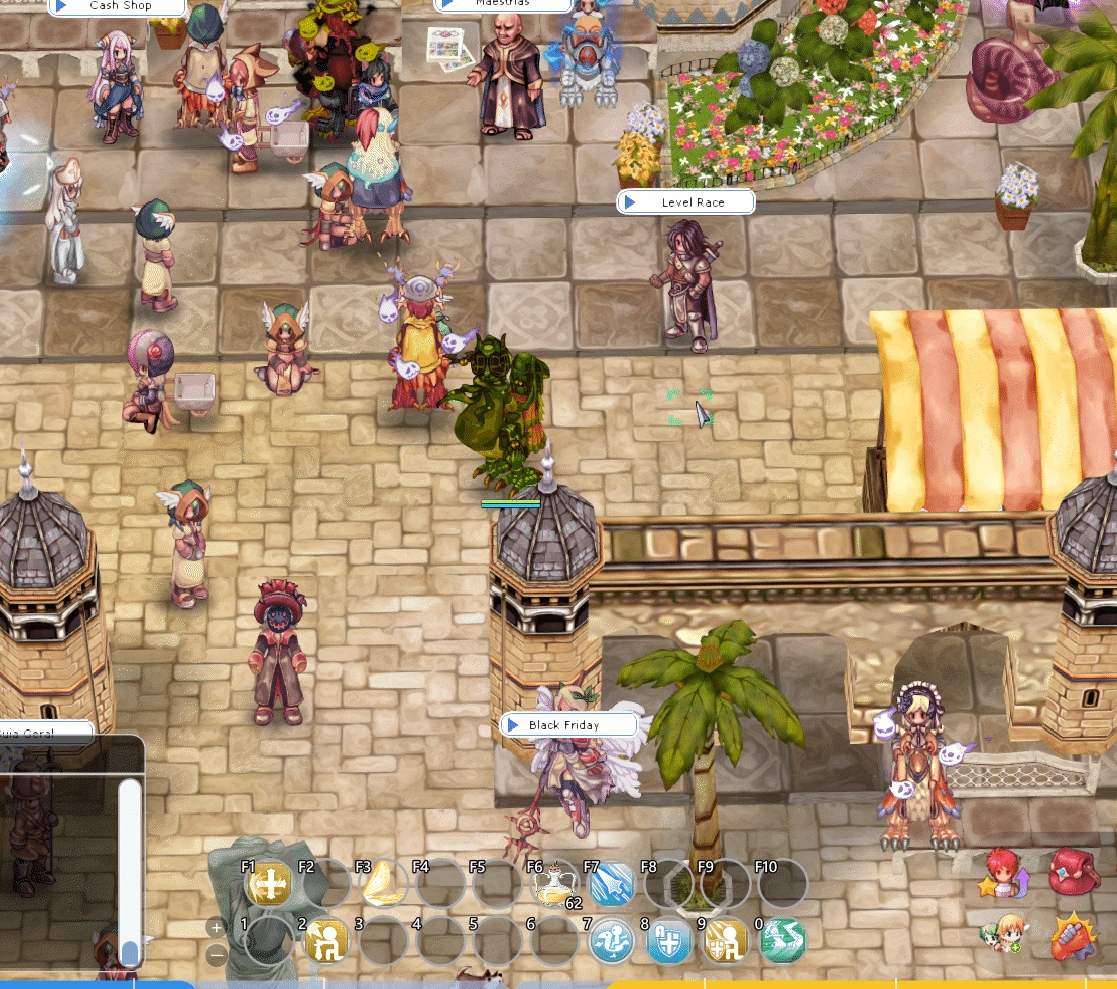Image resolution: width=1117 pixels, height=989 pixels.
Task: Open the party members icon with green plus
Action: coord(1001,937)
